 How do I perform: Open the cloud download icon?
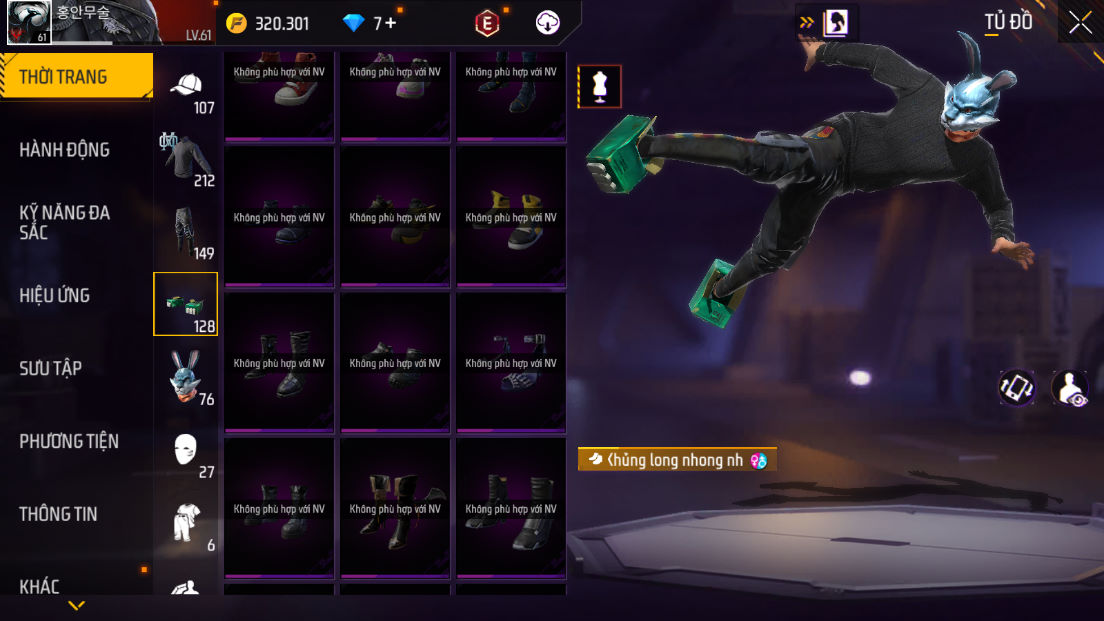548,23
